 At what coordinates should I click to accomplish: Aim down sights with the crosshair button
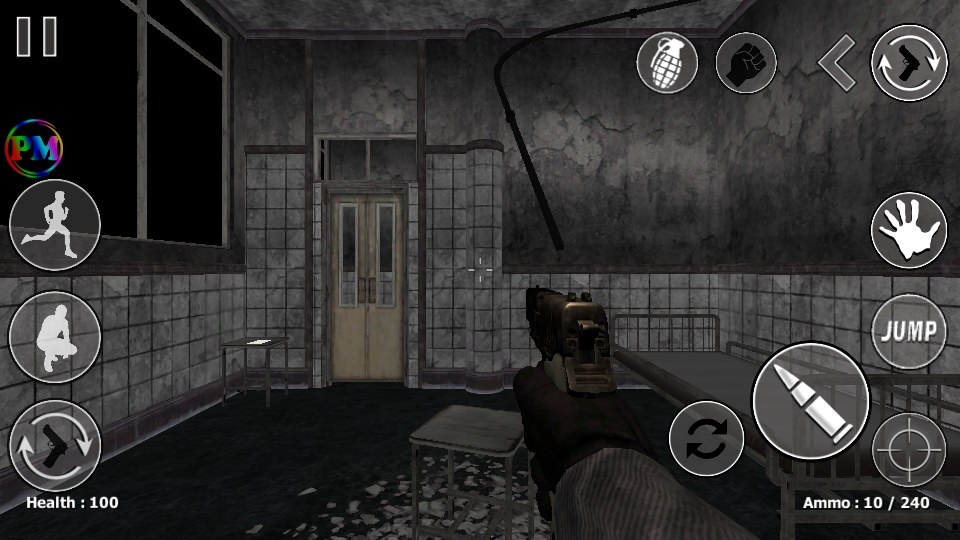(909, 449)
